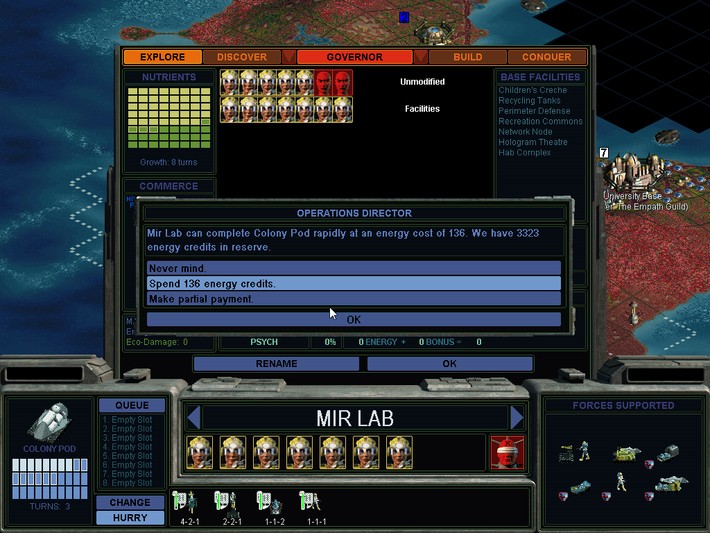Screen dimensions: 710x533
Task: Close base screen with bottom OK button
Action: coord(449,364)
